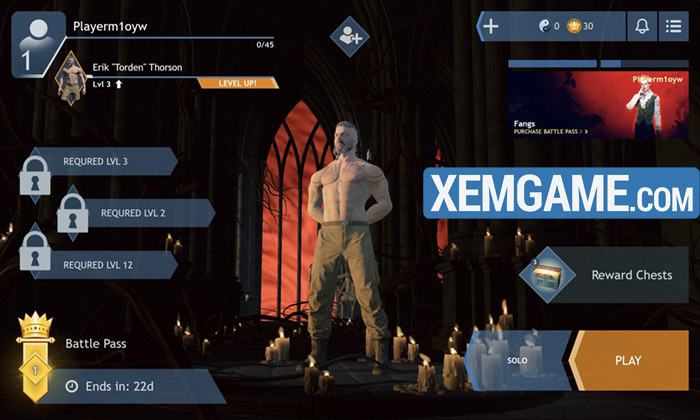Select Erik "Torden" Thorson character portrait
The image size is (700, 420).
coord(70,77)
